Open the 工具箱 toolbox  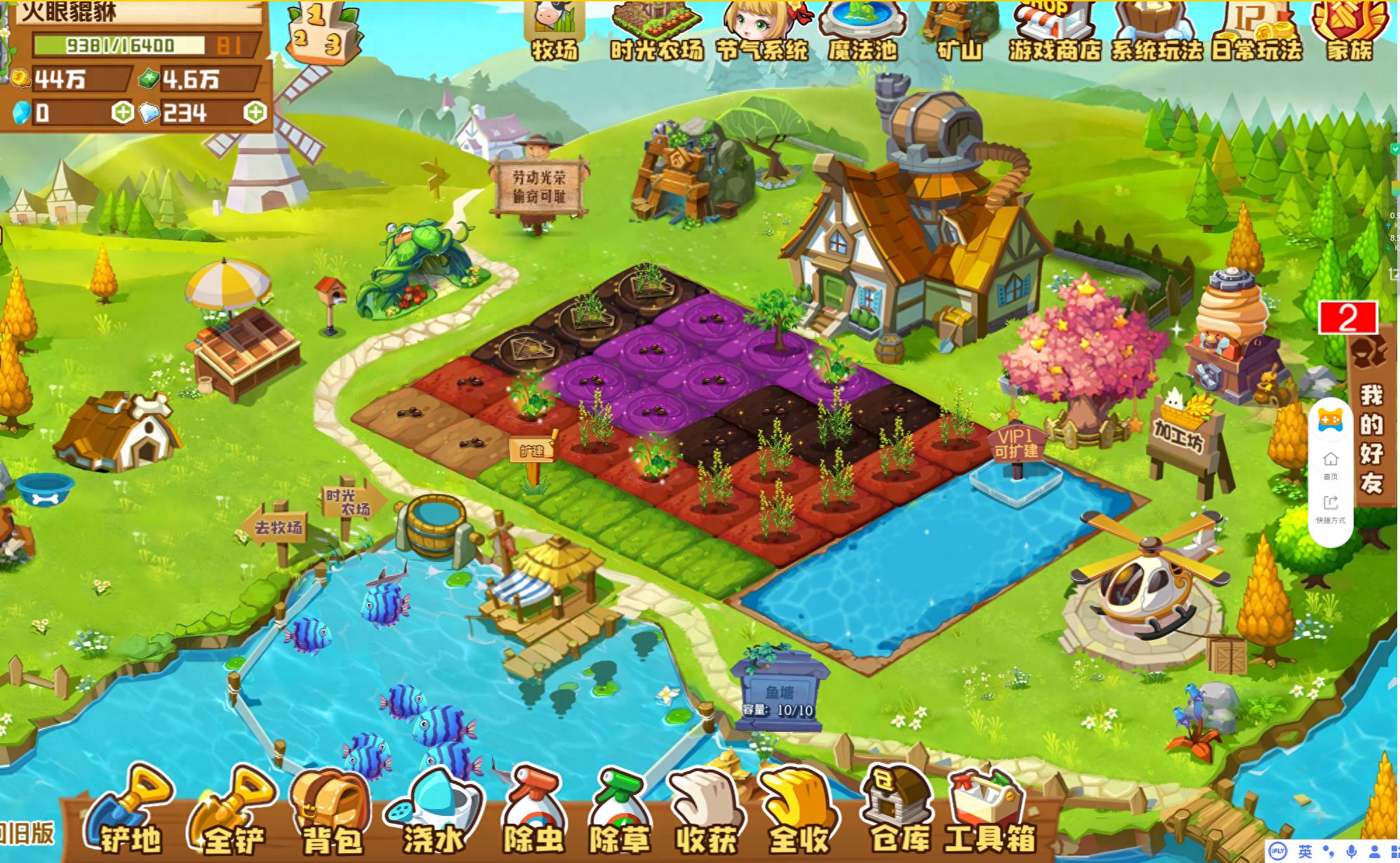pyautogui.click(x=989, y=814)
